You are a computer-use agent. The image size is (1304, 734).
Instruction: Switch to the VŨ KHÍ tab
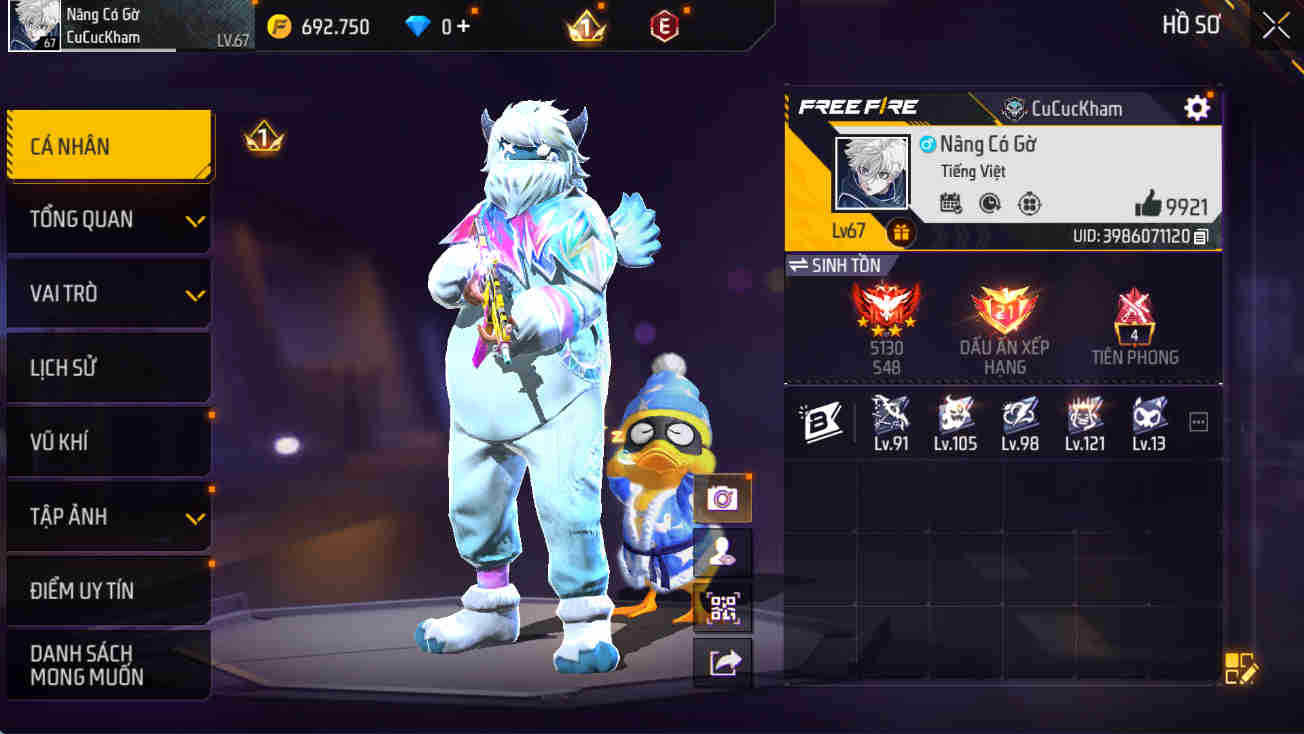tap(108, 441)
